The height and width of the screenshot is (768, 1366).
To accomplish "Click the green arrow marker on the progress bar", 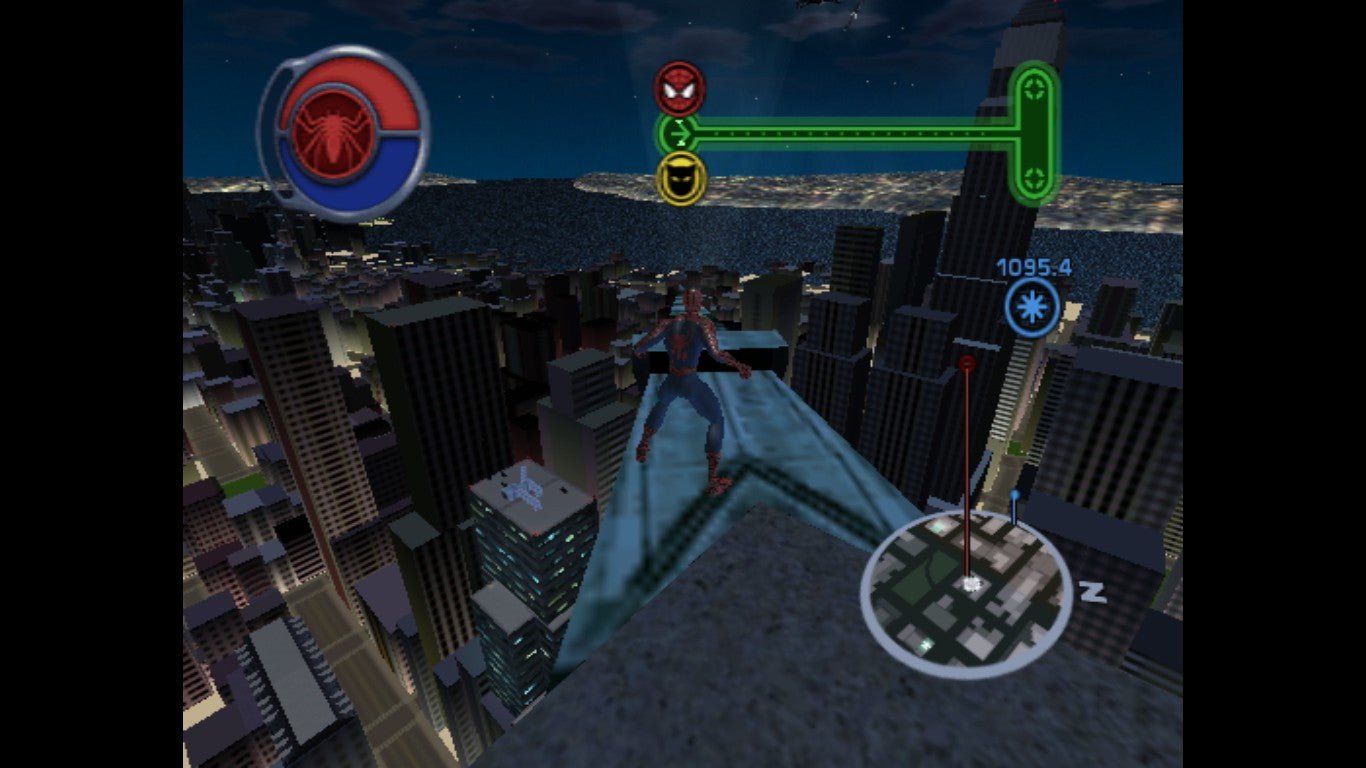I will (680, 133).
